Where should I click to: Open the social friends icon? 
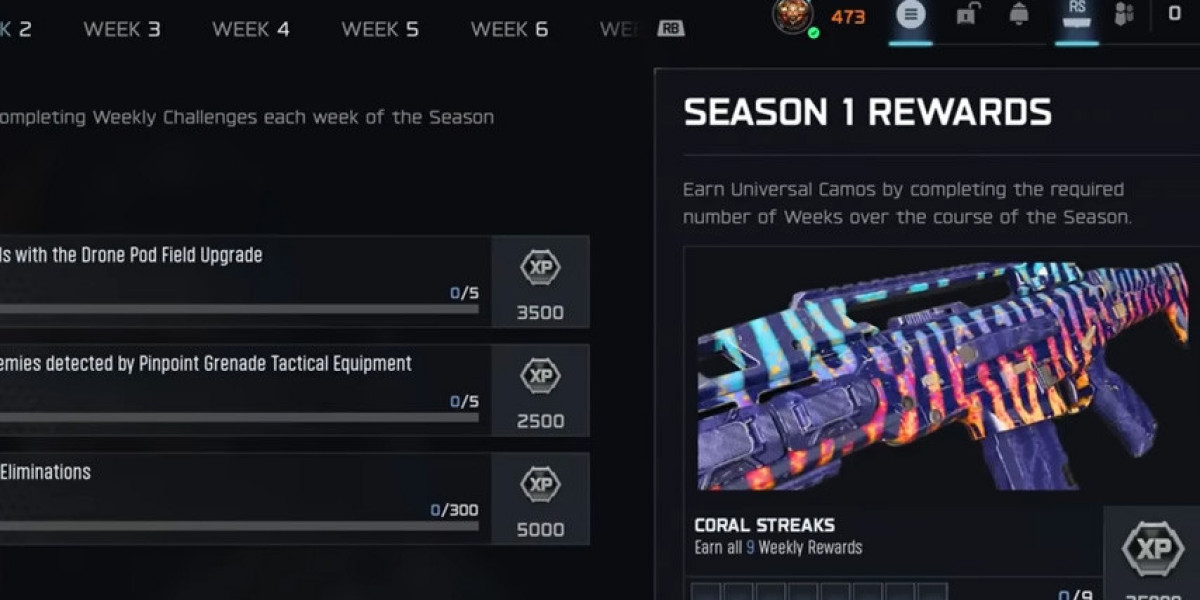(1125, 16)
